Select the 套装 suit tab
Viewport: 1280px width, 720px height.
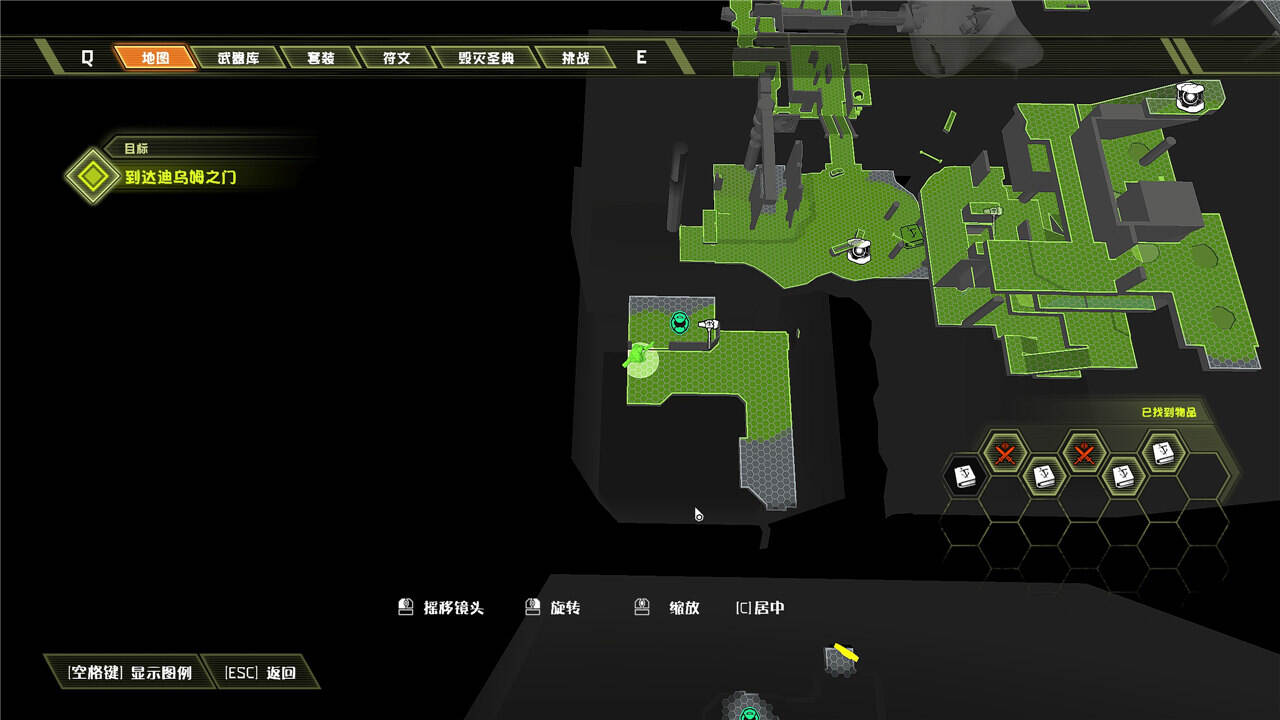coord(320,58)
